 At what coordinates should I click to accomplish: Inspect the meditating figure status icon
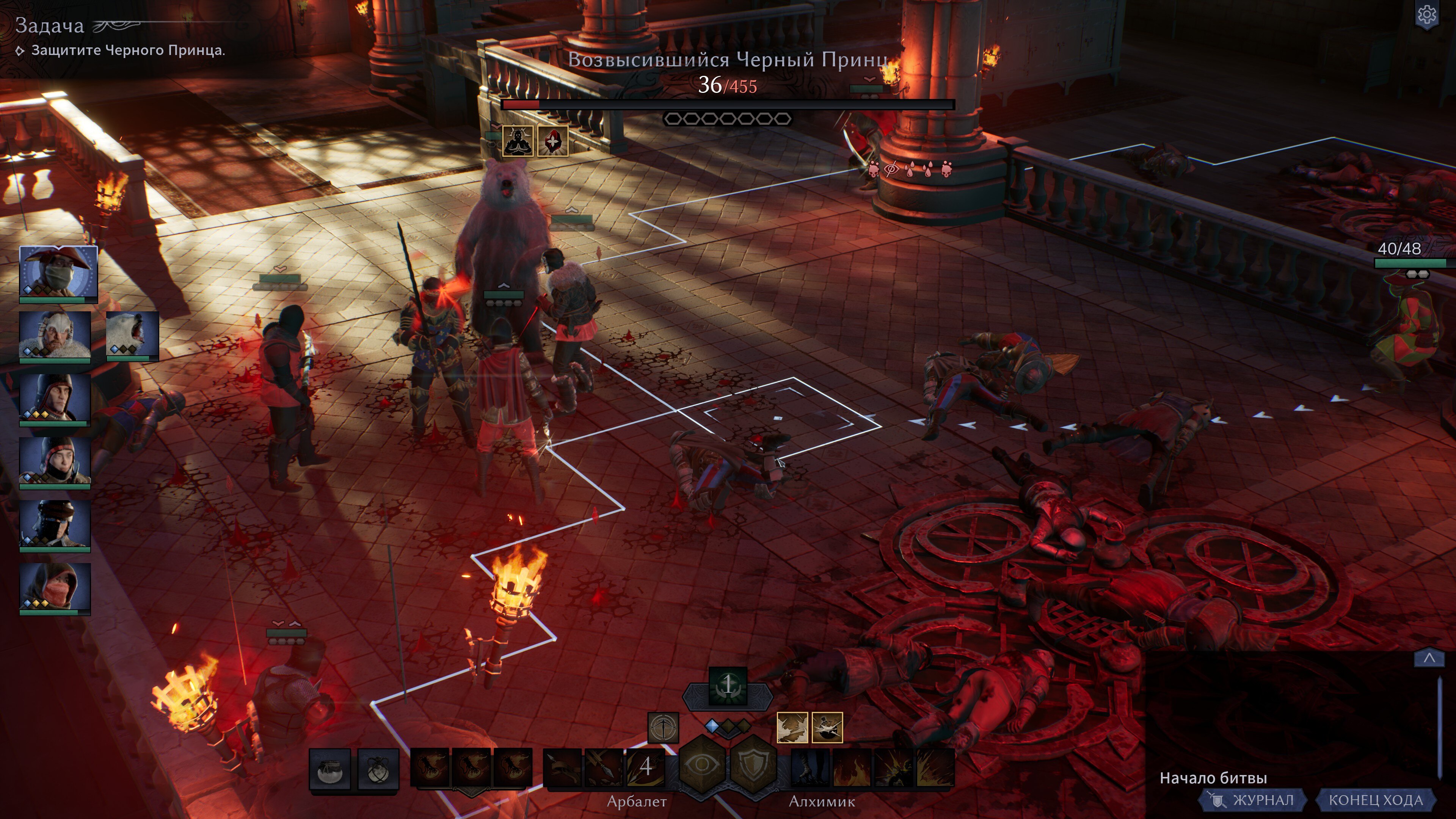click(517, 141)
